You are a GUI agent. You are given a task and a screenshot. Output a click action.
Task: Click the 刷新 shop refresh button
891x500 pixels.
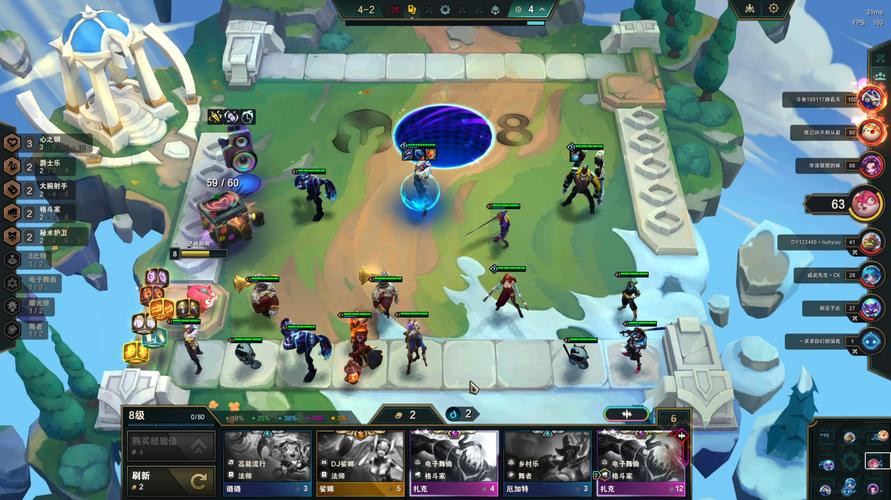170,481
